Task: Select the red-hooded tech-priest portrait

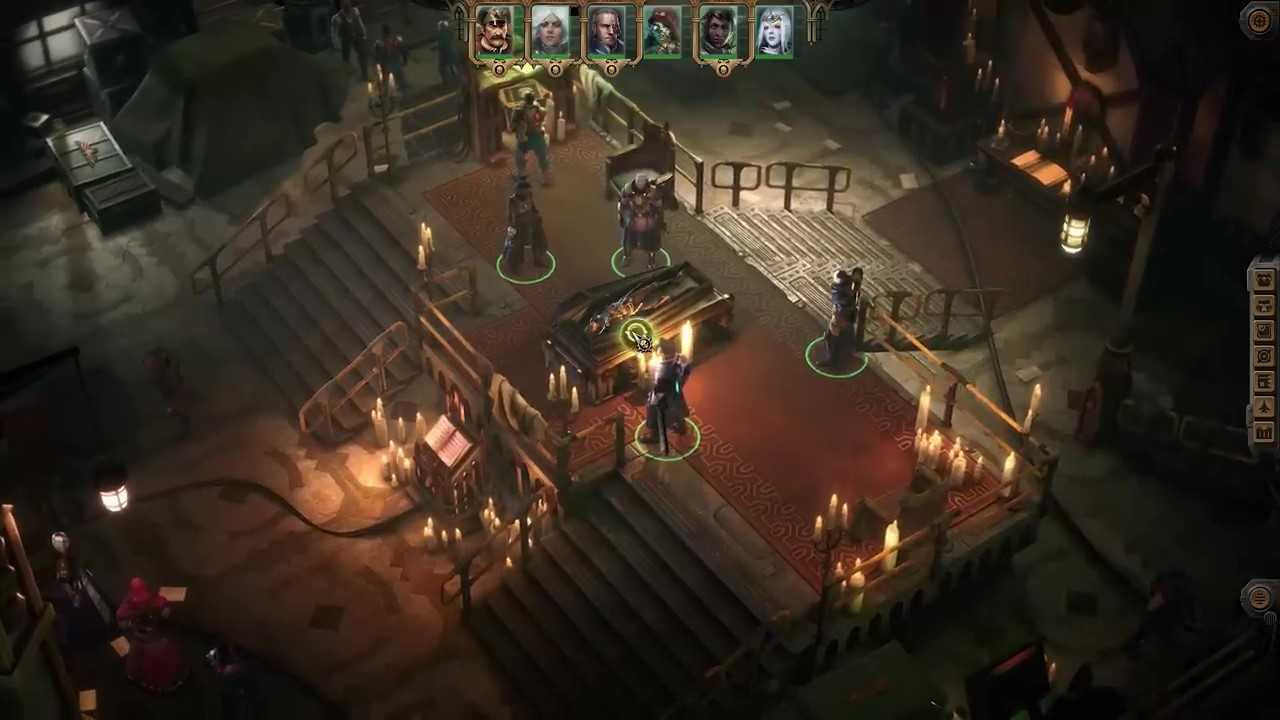Action: pos(662,30)
